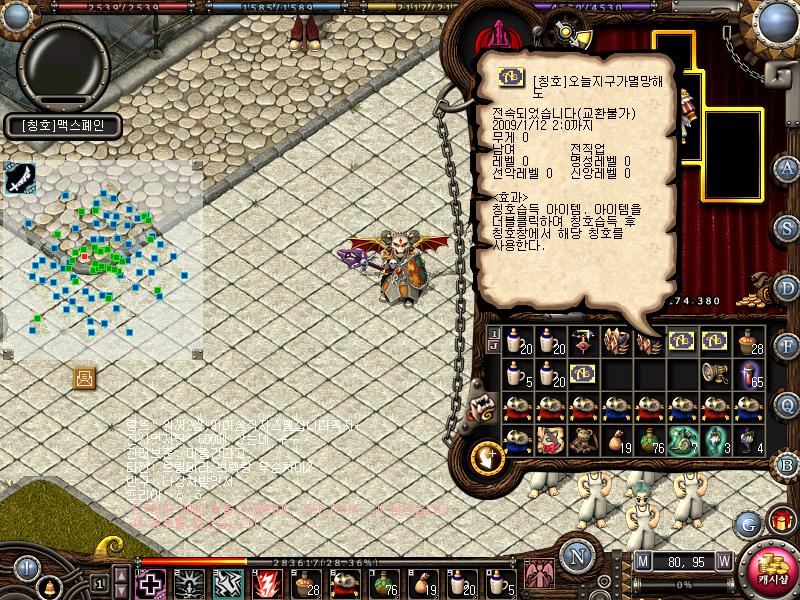Click the round Q side button
800x600 pixels.
[x=787, y=404]
